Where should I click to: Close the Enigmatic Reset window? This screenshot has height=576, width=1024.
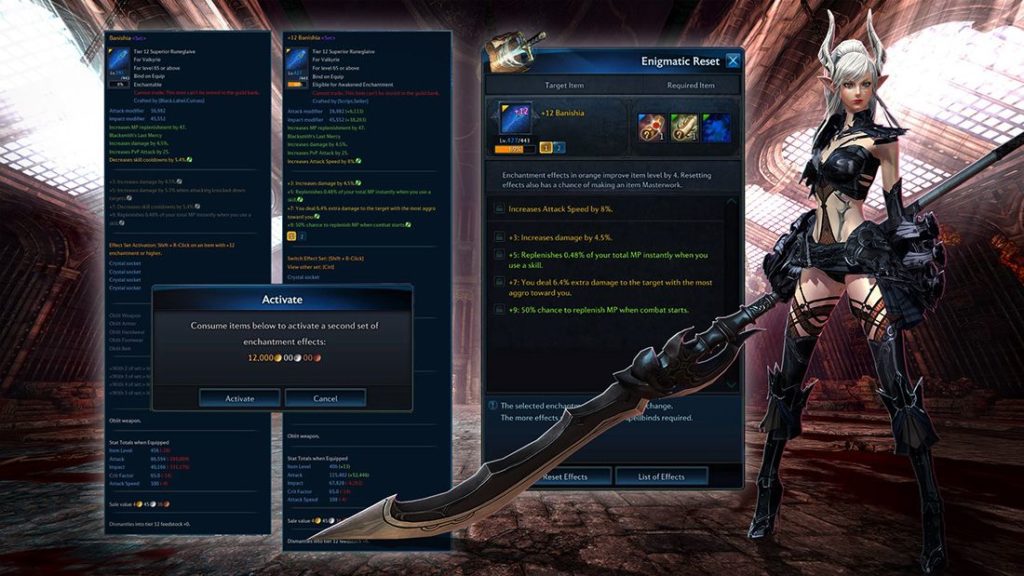click(733, 61)
